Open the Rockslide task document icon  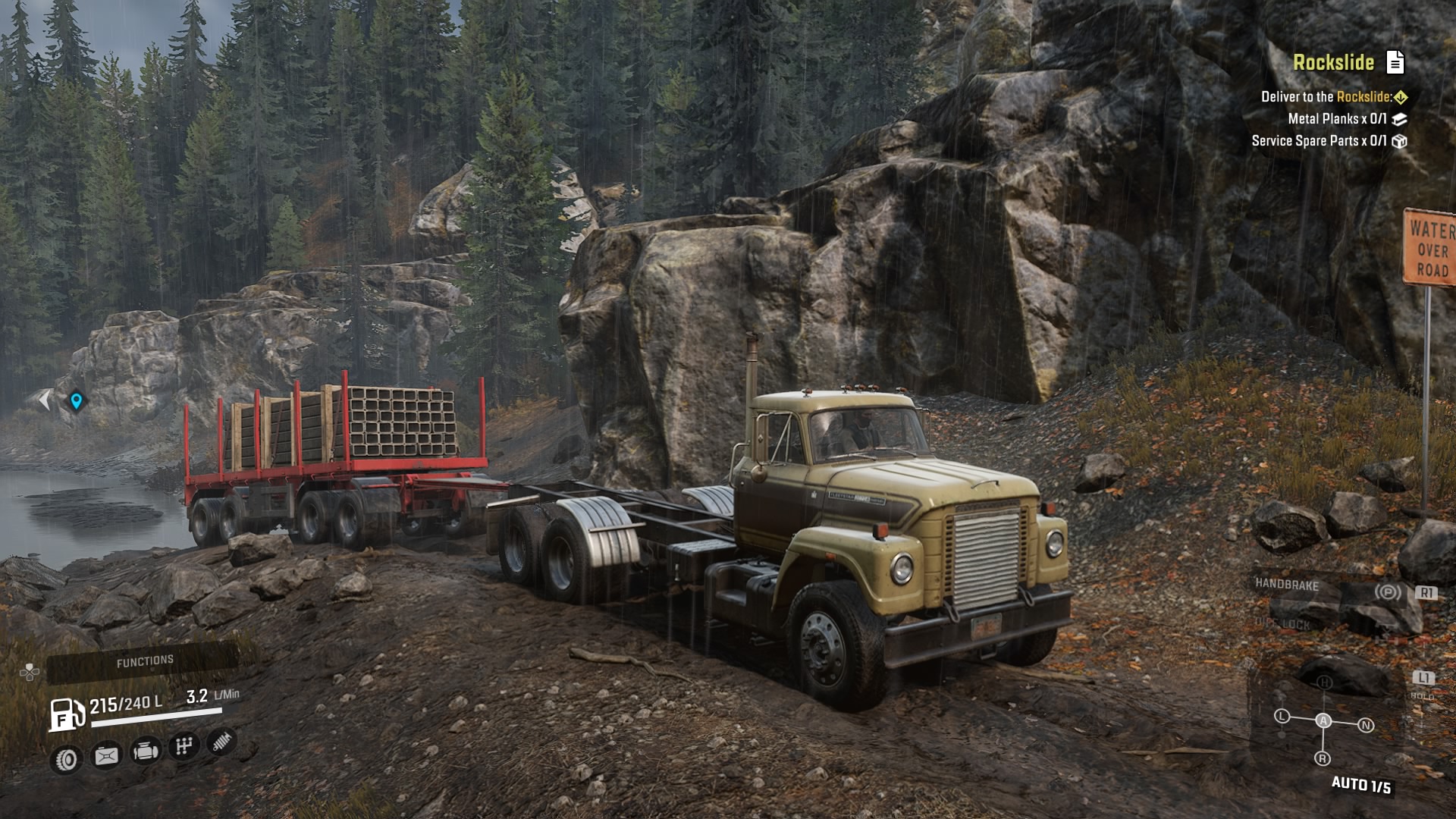point(1395,62)
